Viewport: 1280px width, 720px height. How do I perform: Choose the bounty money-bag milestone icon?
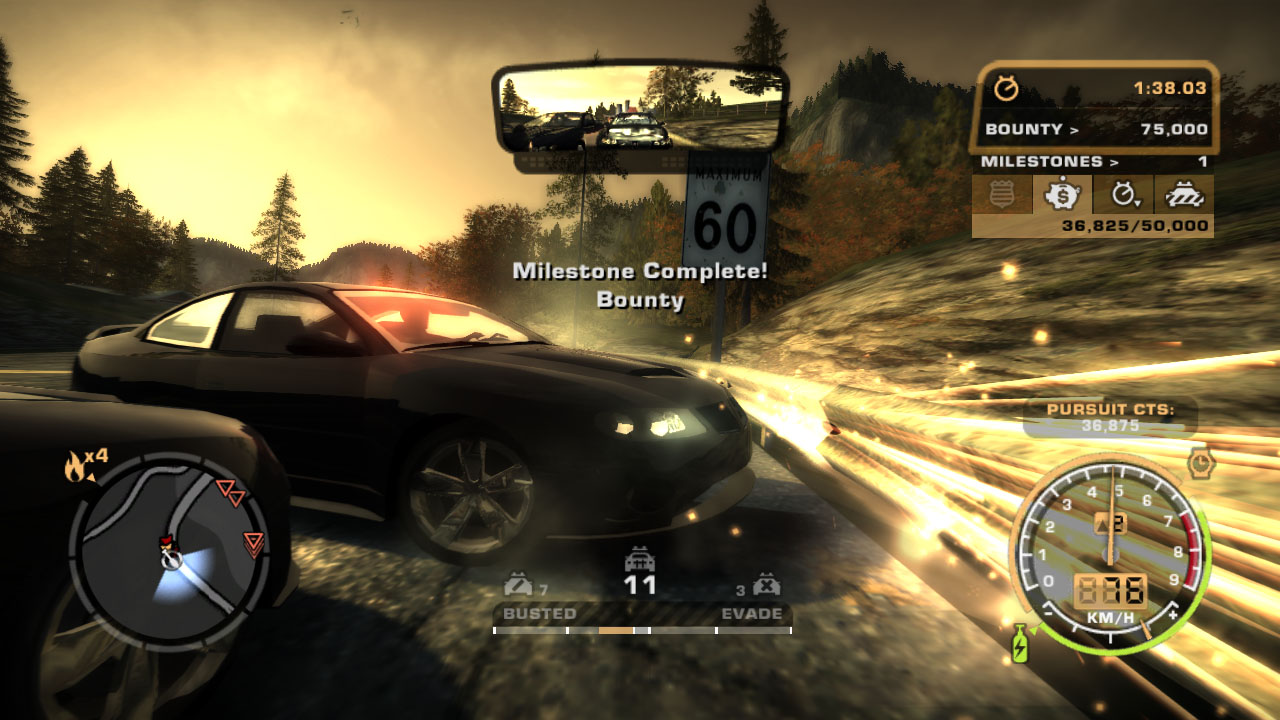coord(1062,195)
